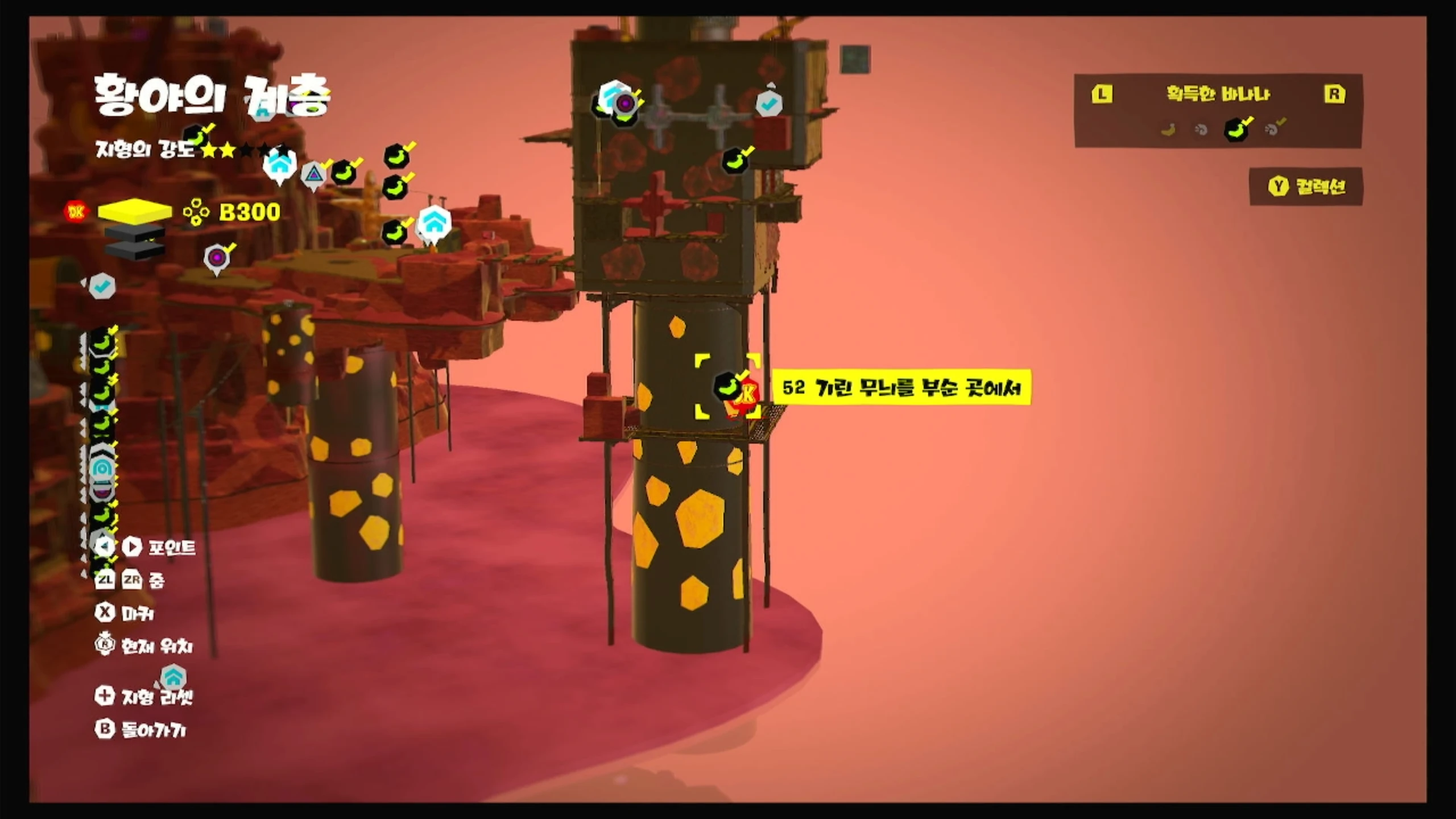
Task: Select the purple disc marker on the tower
Action: [625, 104]
